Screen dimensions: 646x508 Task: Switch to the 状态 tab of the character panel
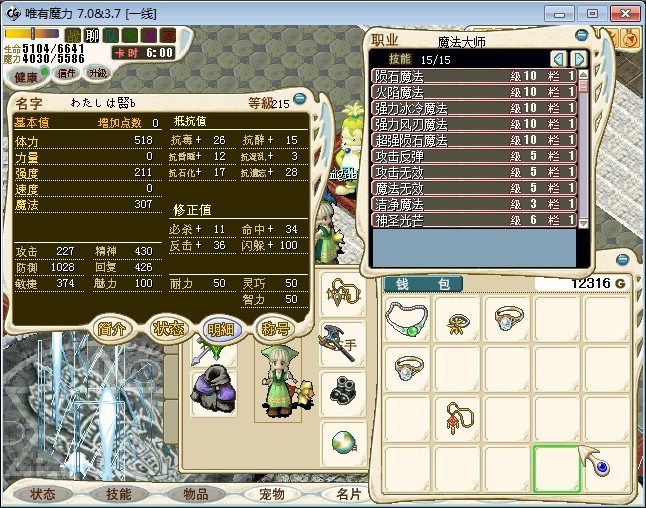pos(166,329)
